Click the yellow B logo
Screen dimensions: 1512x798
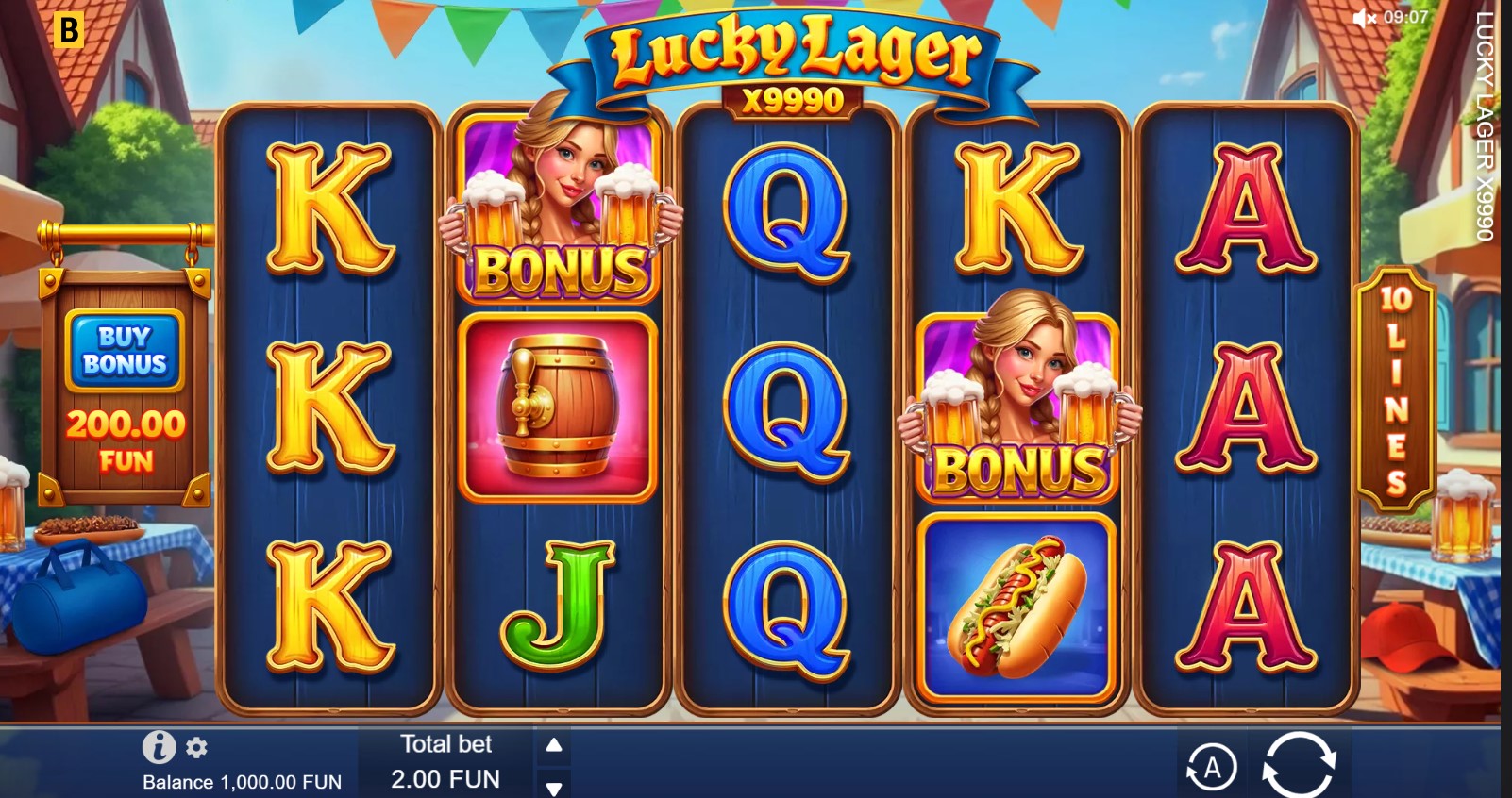pos(69,29)
